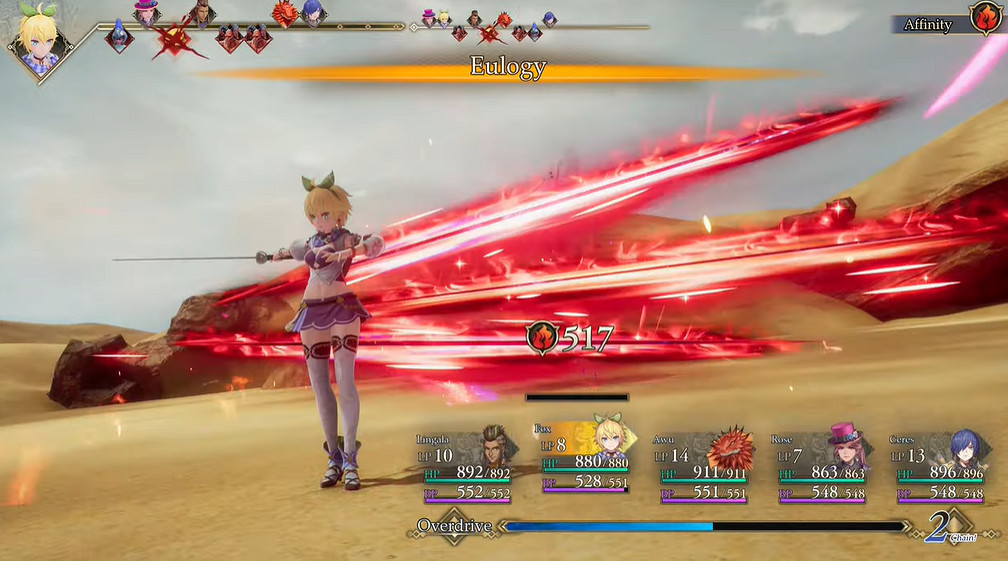Select Ceres's party status panel
1008x561 pixels.
[x=939, y=465]
